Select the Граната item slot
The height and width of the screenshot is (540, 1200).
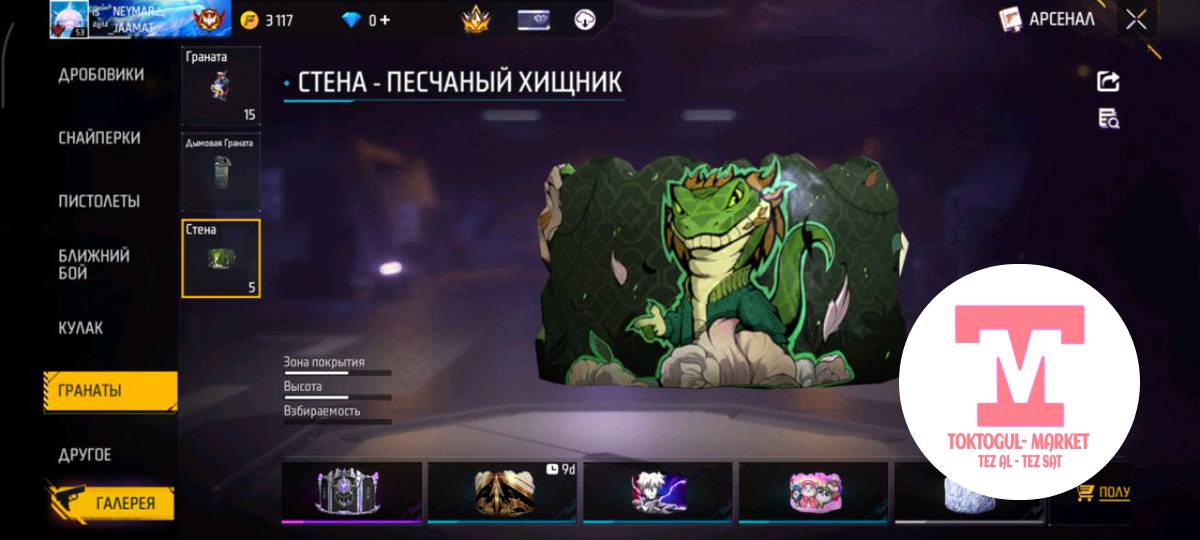tap(221, 86)
